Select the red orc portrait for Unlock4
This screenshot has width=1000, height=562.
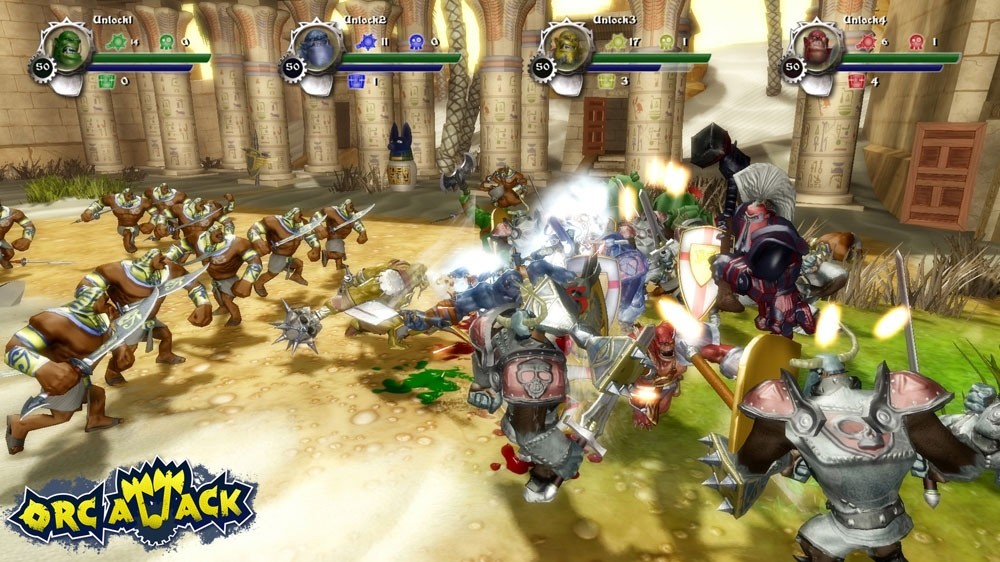[x=818, y=47]
